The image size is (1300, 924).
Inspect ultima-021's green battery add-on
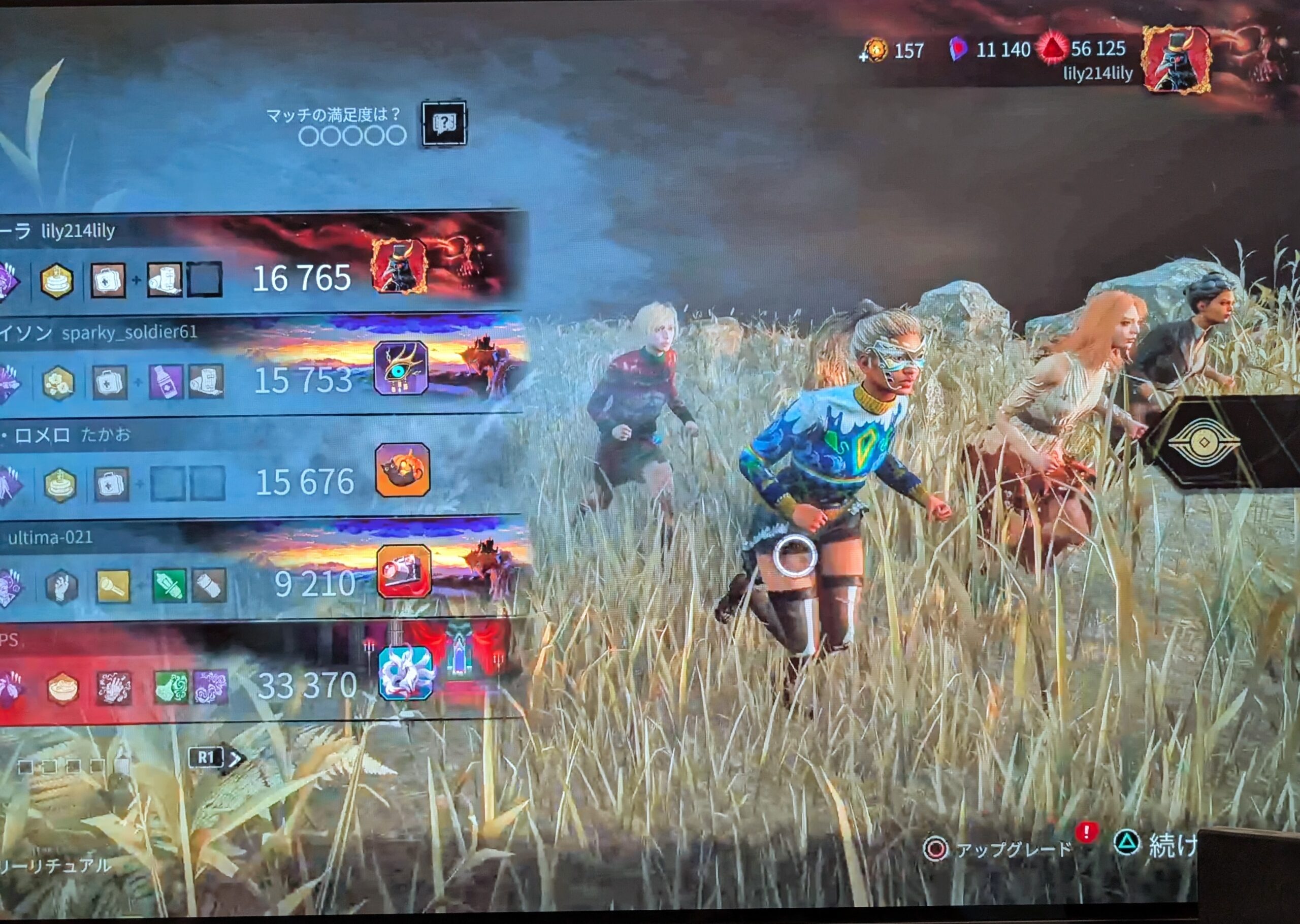170,585
